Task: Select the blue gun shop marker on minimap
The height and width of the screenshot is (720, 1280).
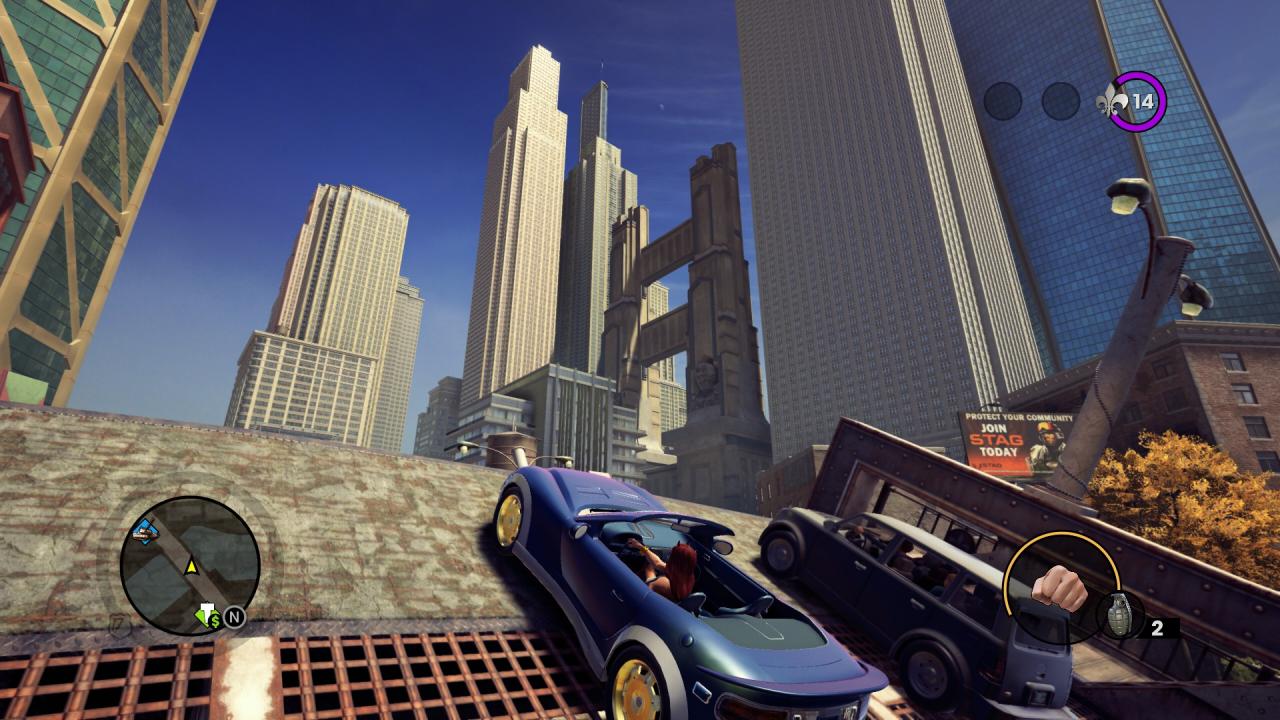Action: tap(146, 531)
